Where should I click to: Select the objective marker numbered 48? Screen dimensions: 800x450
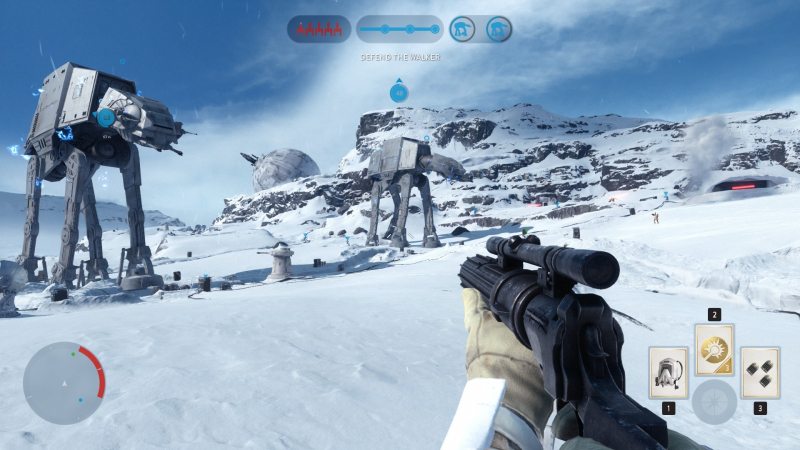[399, 94]
